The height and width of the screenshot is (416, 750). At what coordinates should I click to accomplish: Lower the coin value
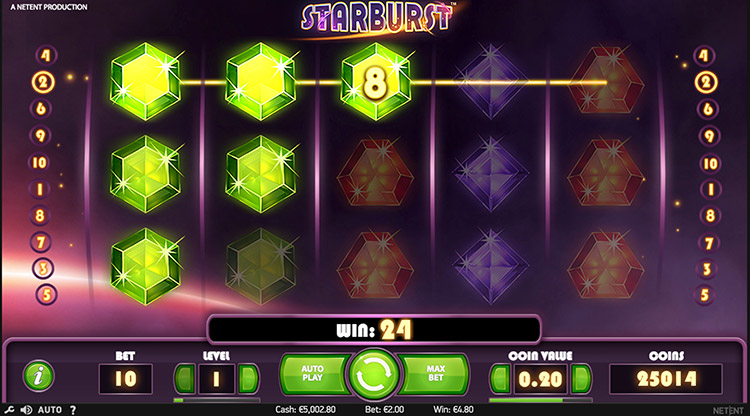[x=498, y=378]
